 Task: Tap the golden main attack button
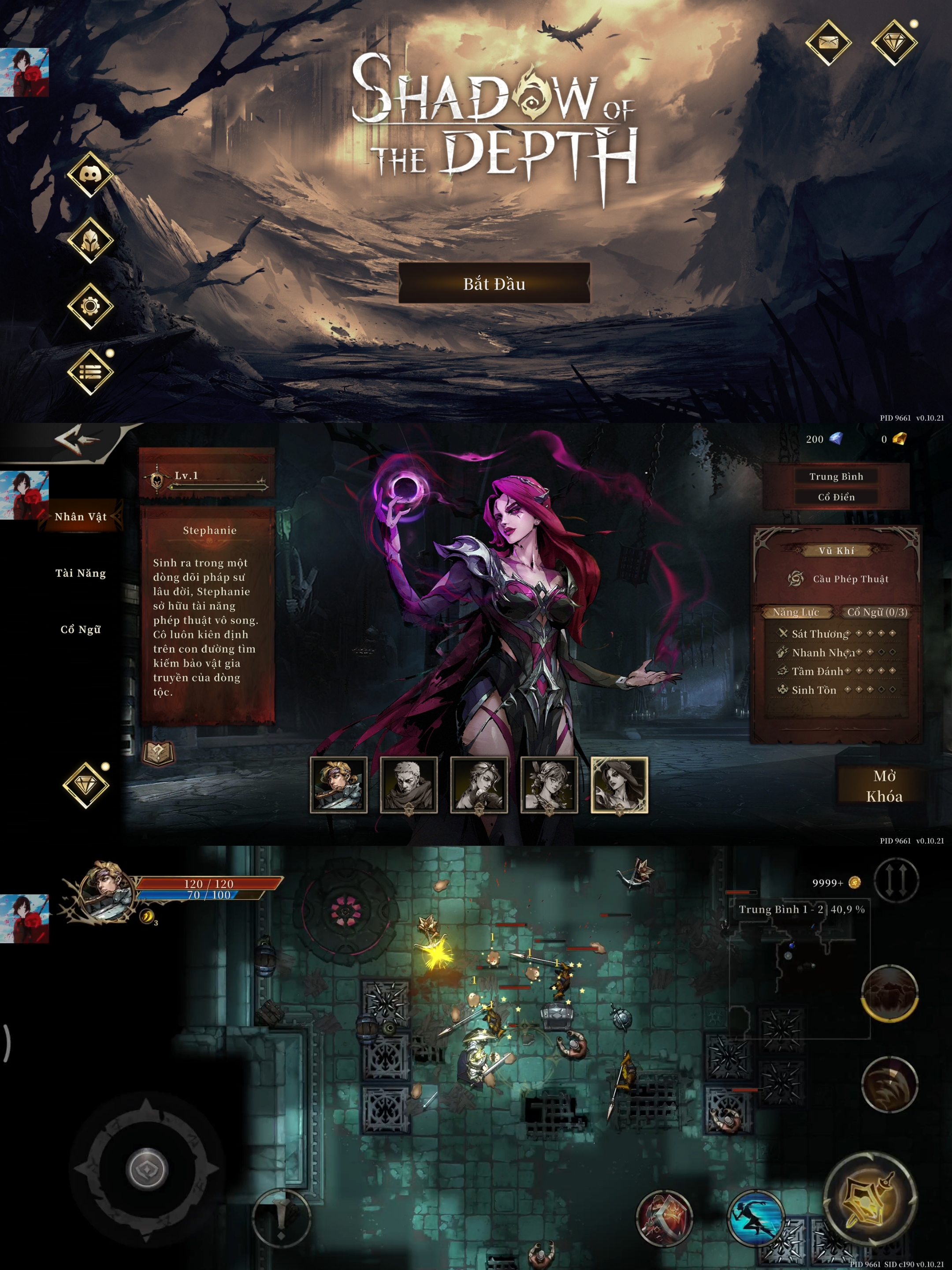pos(869,1197)
